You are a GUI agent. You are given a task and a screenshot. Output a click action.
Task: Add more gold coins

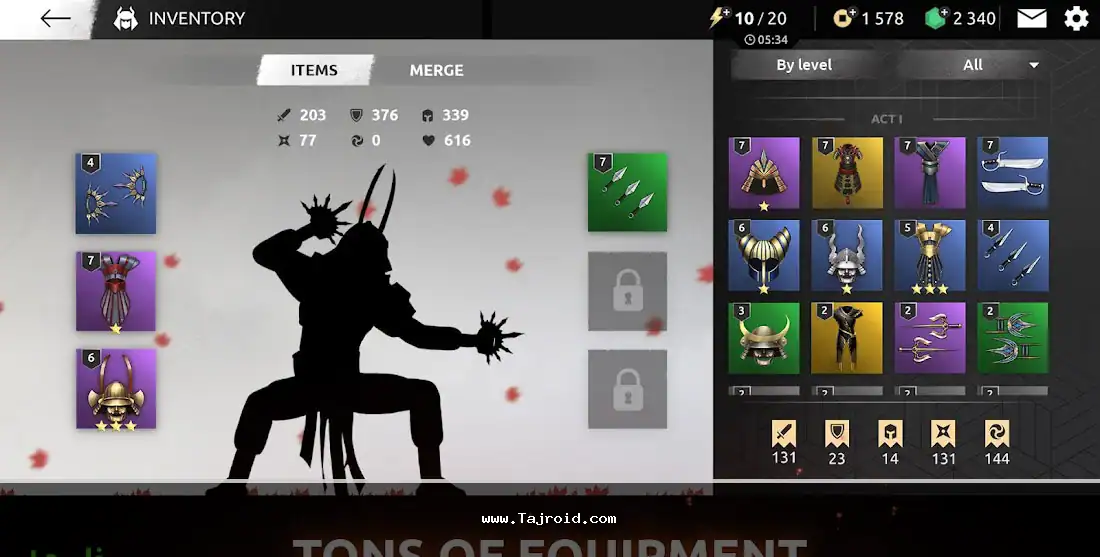point(844,18)
